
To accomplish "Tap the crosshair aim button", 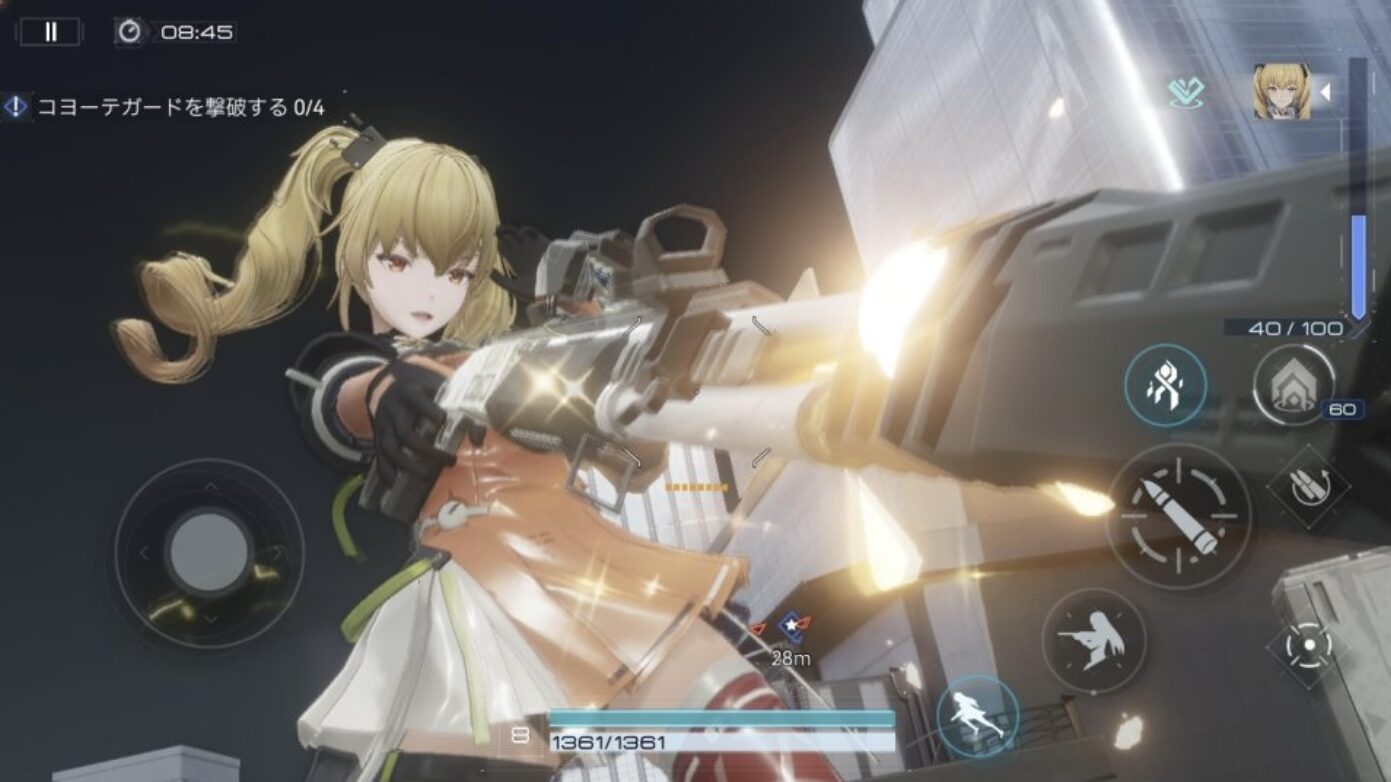I will [x=1307, y=644].
